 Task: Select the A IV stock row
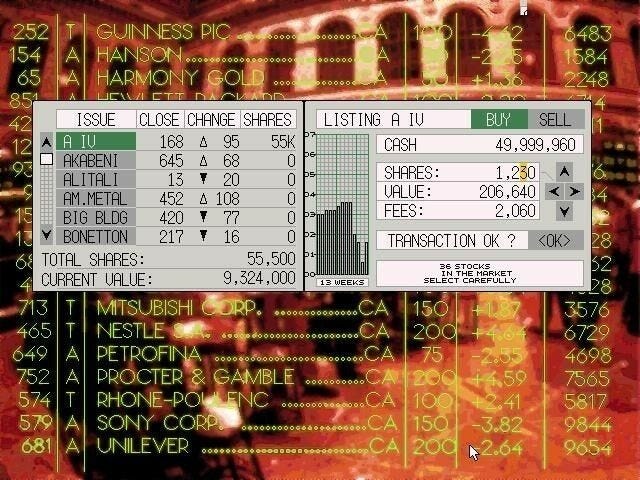tap(95, 142)
